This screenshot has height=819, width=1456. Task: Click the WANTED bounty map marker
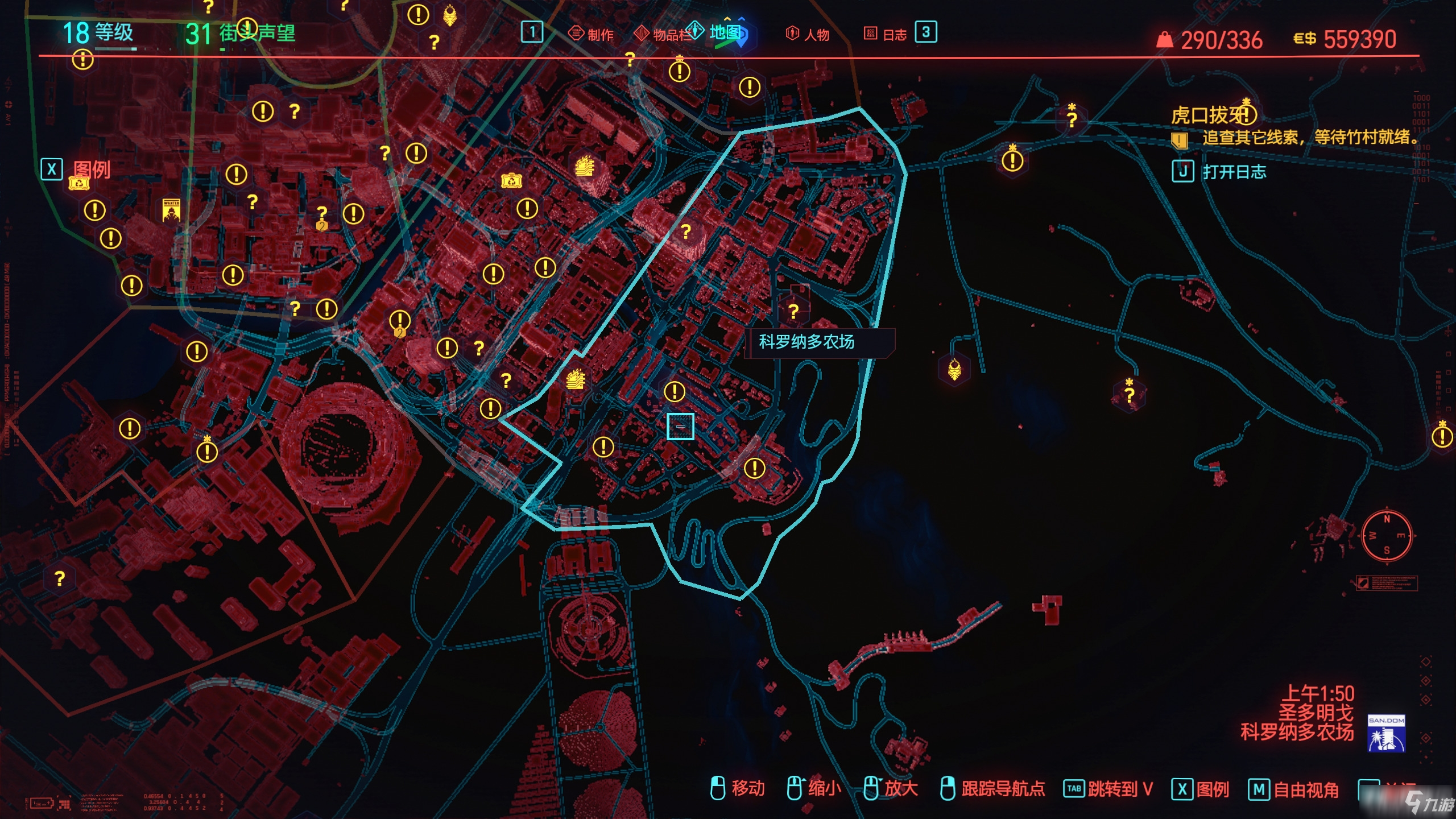click(x=171, y=210)
